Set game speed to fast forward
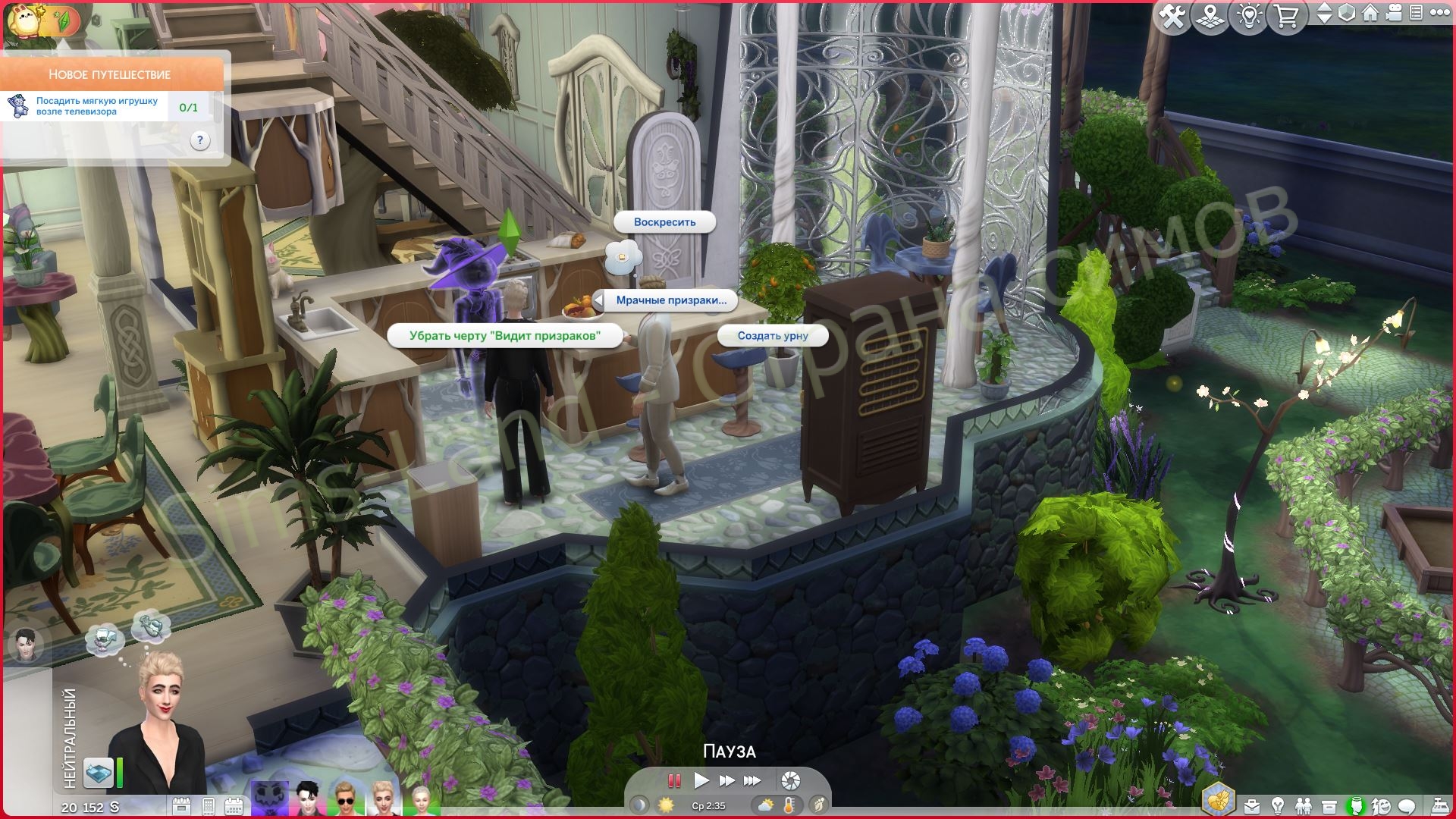Viewport: 1456px width, 819px height. (x=726, y=780)
